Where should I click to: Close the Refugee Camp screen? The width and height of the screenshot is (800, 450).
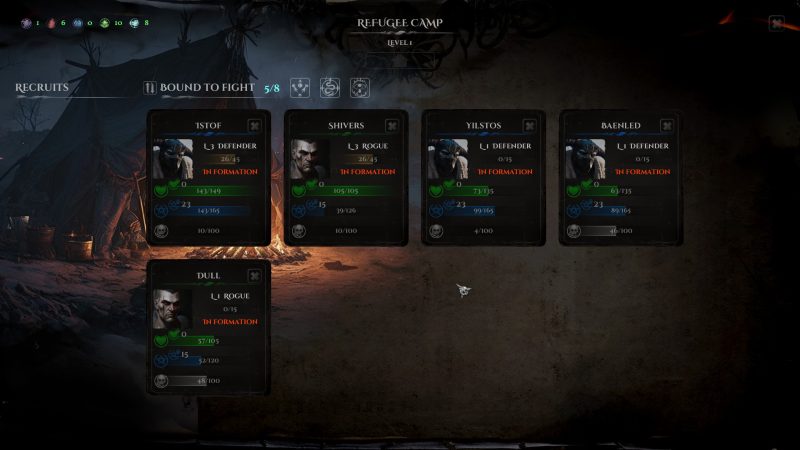pos(776,24)
